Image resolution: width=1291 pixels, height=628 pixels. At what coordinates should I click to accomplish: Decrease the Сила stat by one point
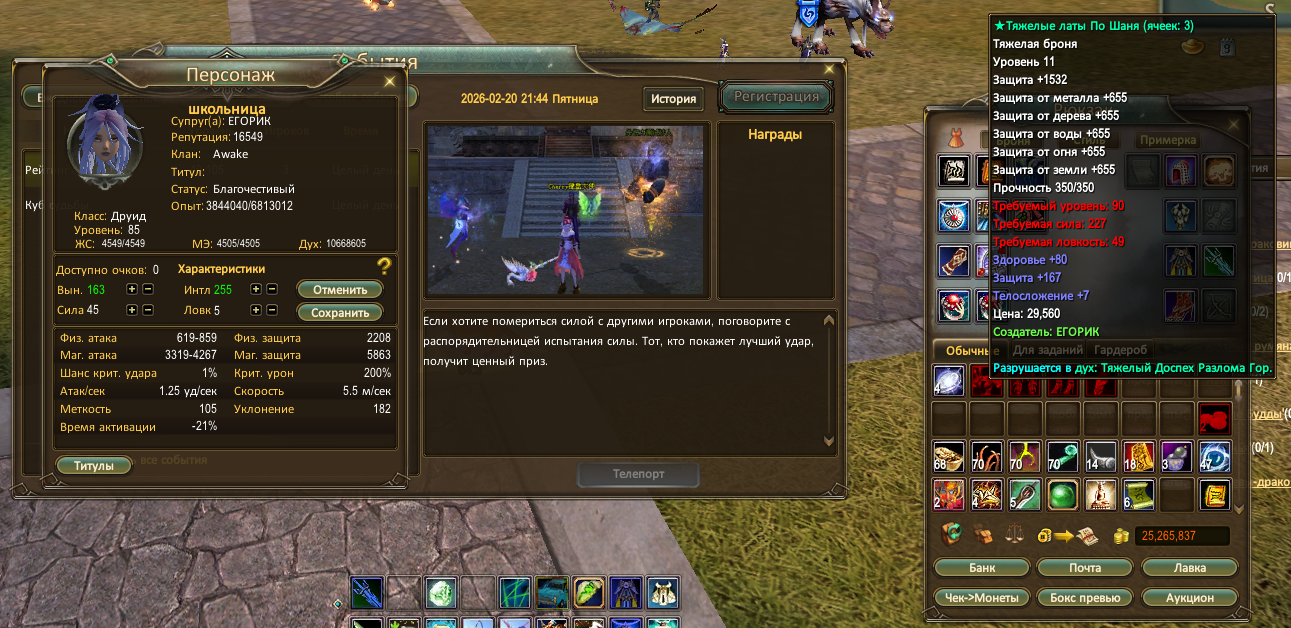pyautogui.click(x=148, y=310)
